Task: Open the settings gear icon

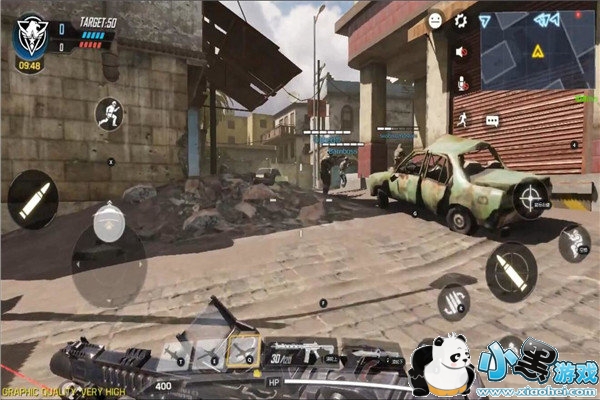Action: (x=461, y=20)
